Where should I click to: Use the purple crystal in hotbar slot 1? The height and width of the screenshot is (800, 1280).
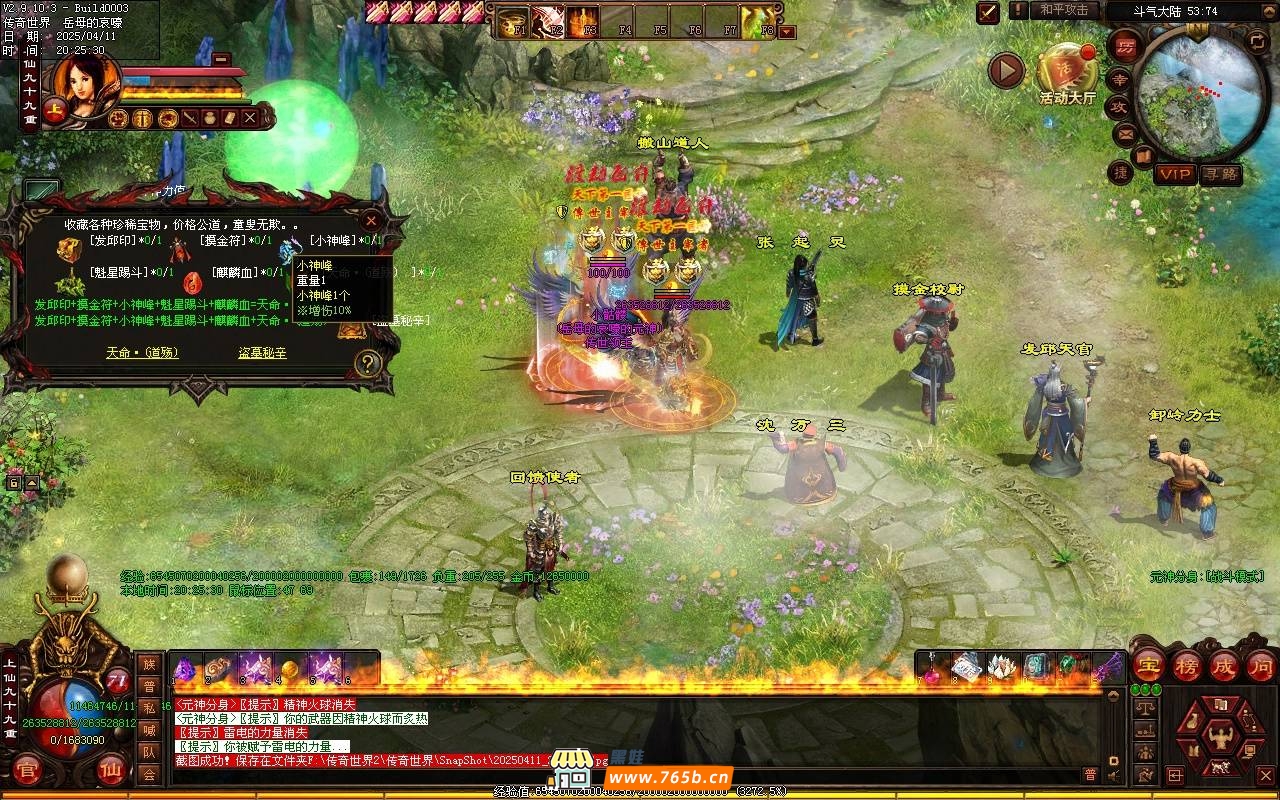tap(186, 669)
